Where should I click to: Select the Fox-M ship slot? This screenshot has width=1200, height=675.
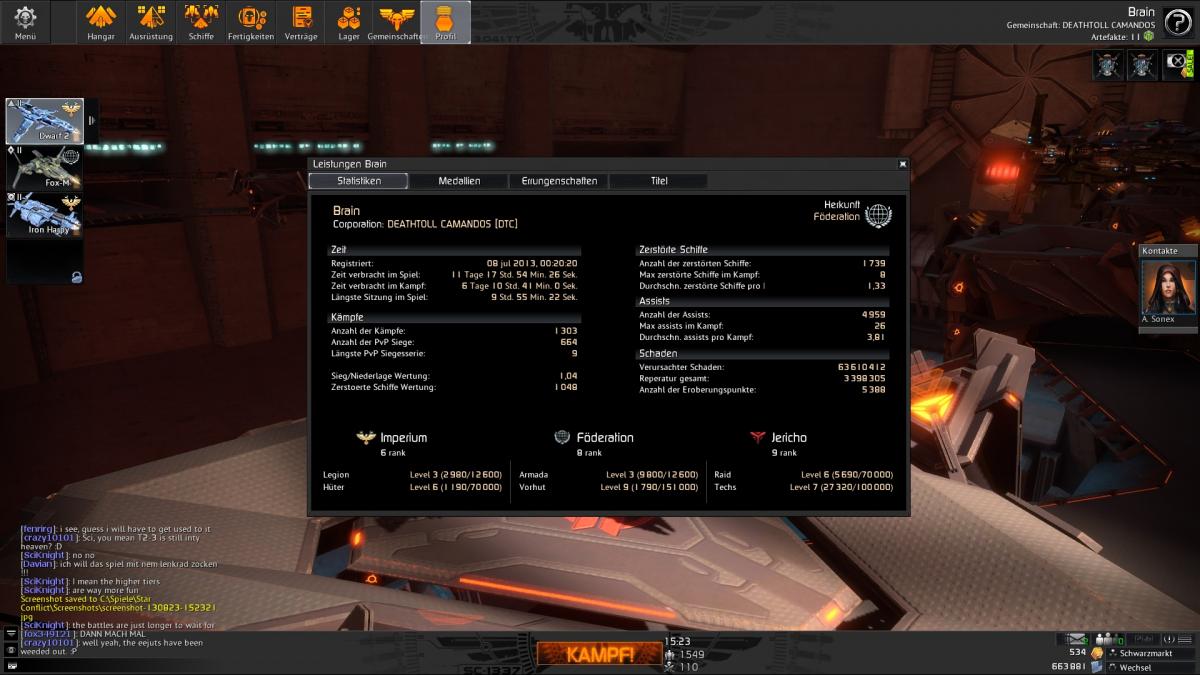pyautogui.click(x=45, y=168)
